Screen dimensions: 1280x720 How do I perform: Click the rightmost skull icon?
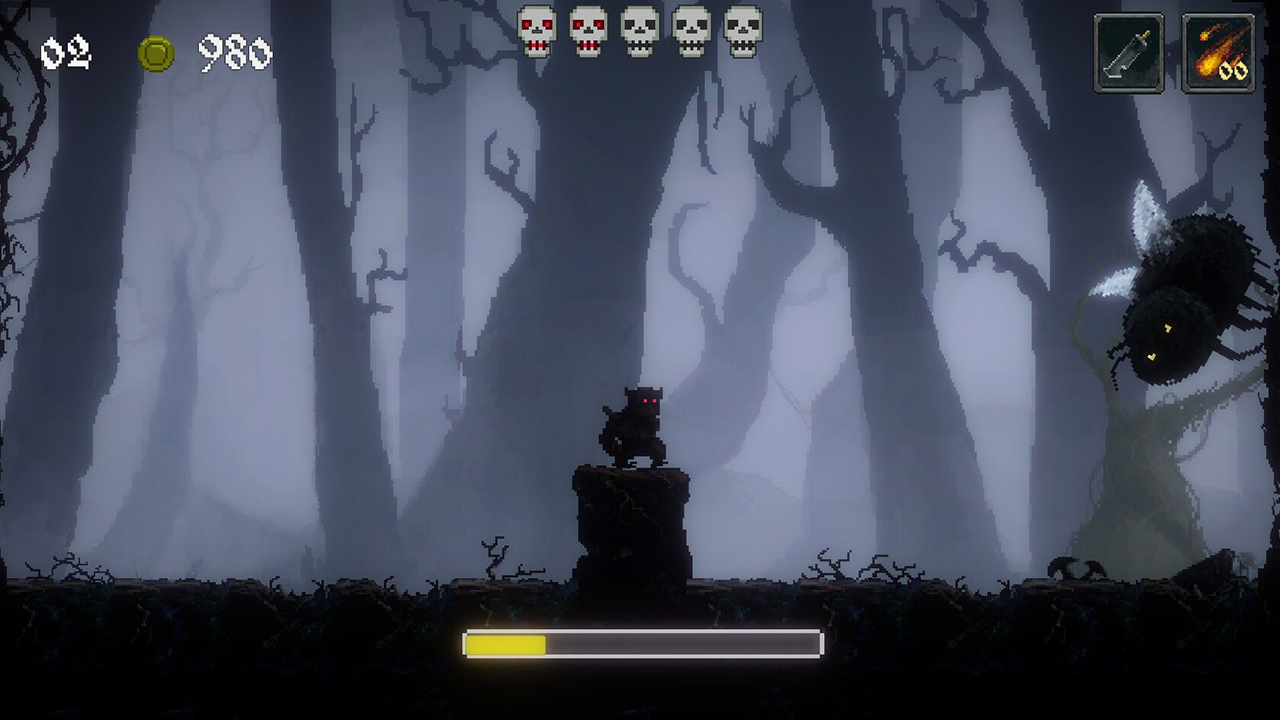[x=742, y=31]
